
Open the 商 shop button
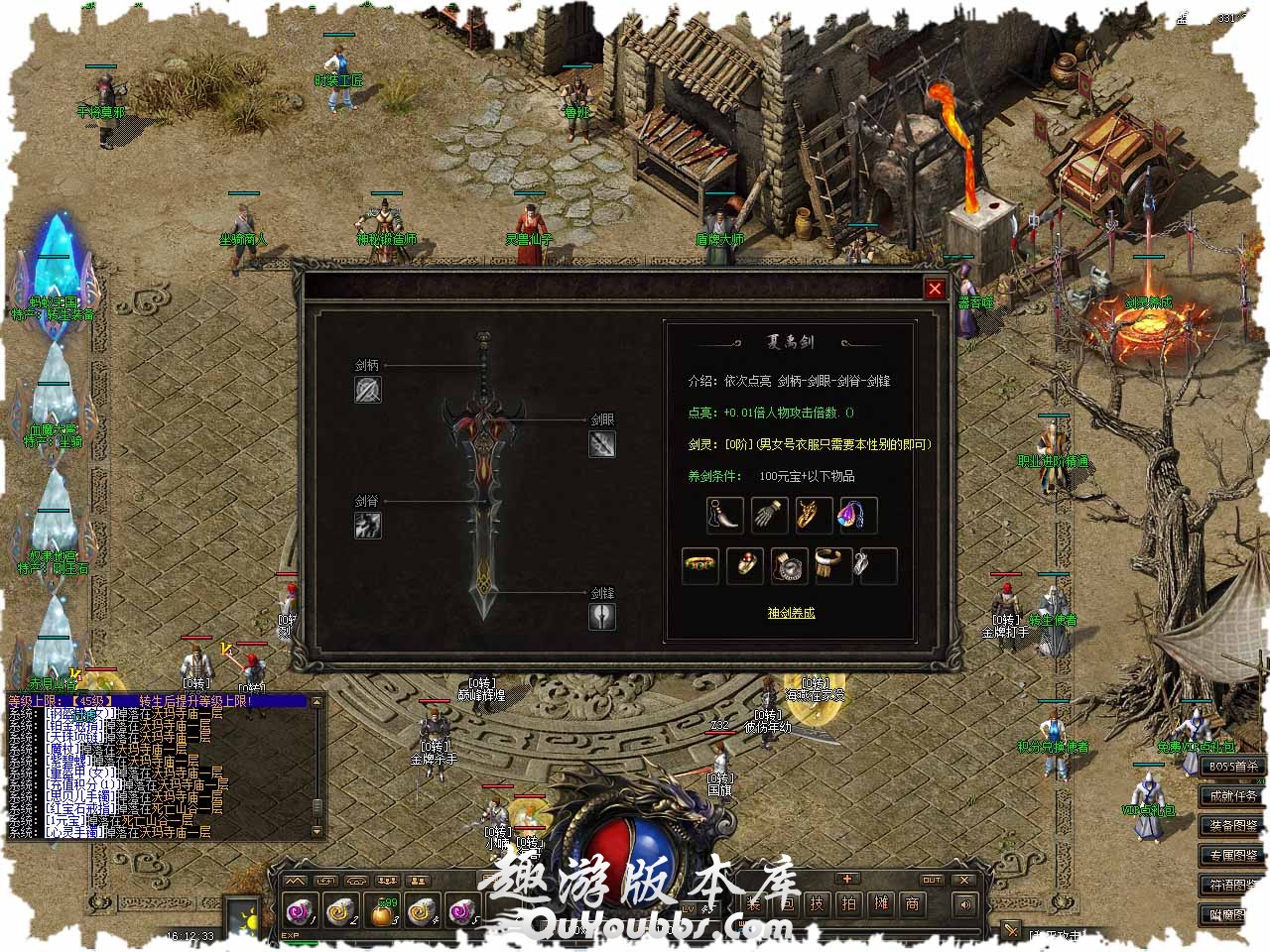[912, 903]
